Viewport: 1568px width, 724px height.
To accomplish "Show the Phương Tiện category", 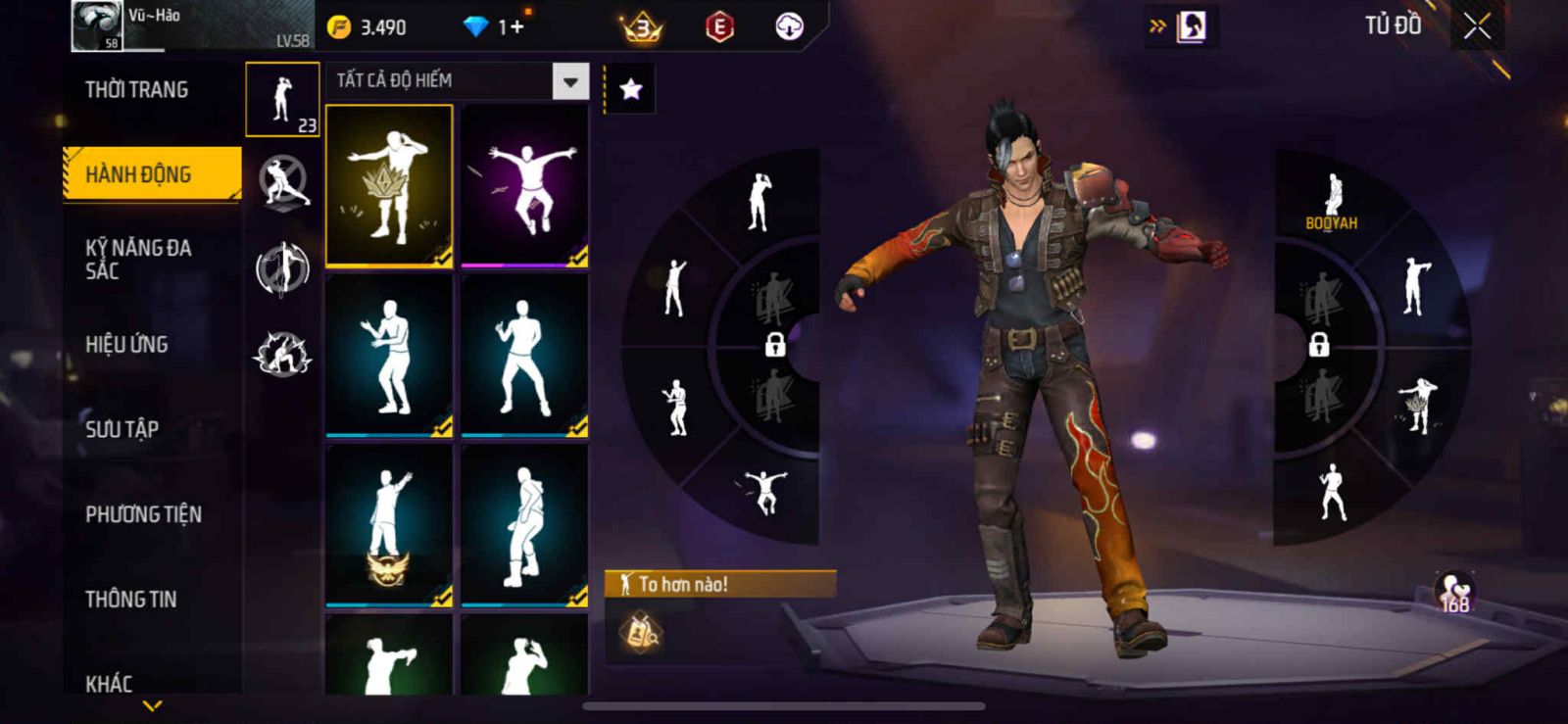I will pos(143,514).
